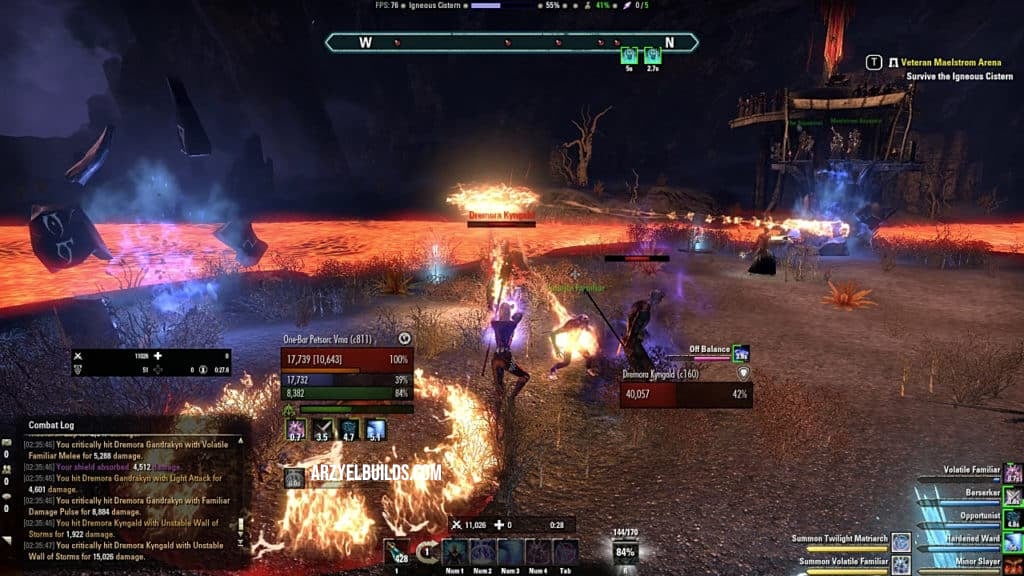Image resolution: width=1024 pixels, height=576 pixels.
Task: Activate the Tab skill slot
Action: tap(565, 551)
